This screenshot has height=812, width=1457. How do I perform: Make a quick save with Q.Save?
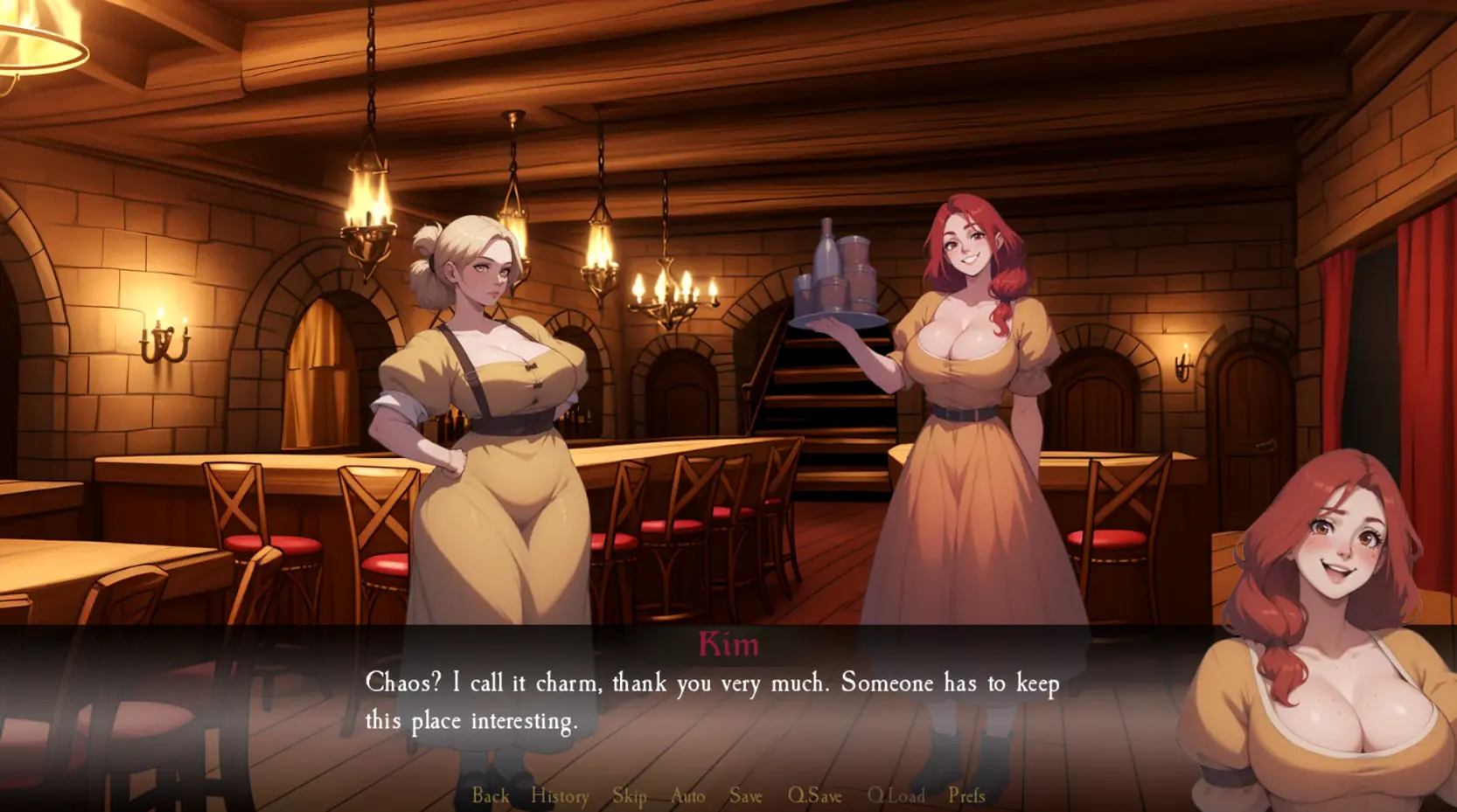pos(814,795)
